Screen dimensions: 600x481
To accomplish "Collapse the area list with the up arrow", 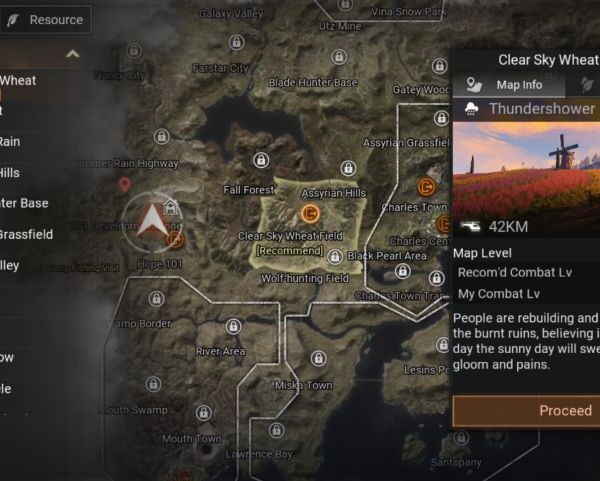I will pyautogui.click(x=72, y=54).
